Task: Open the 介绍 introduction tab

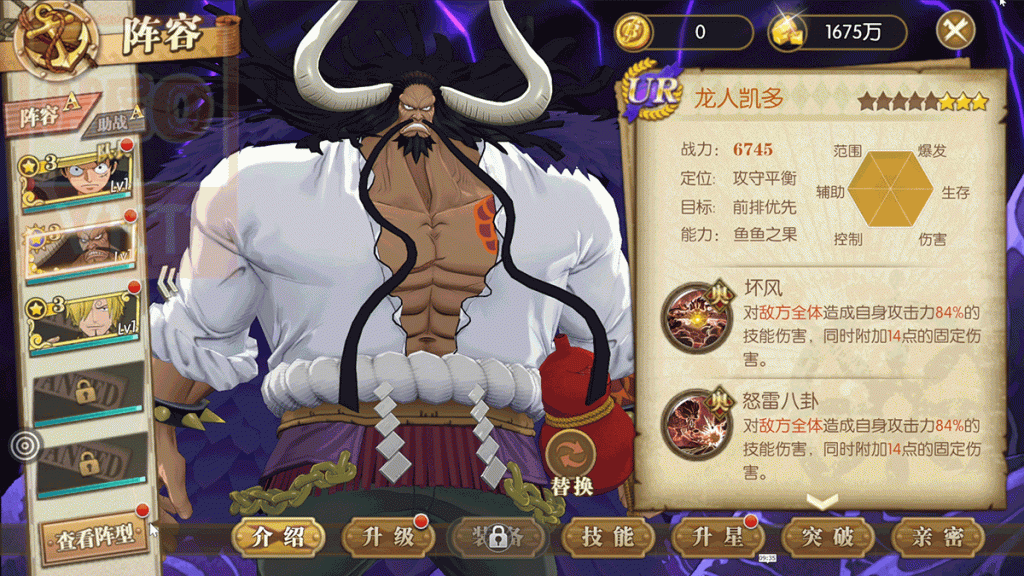Action: point(279,538)
